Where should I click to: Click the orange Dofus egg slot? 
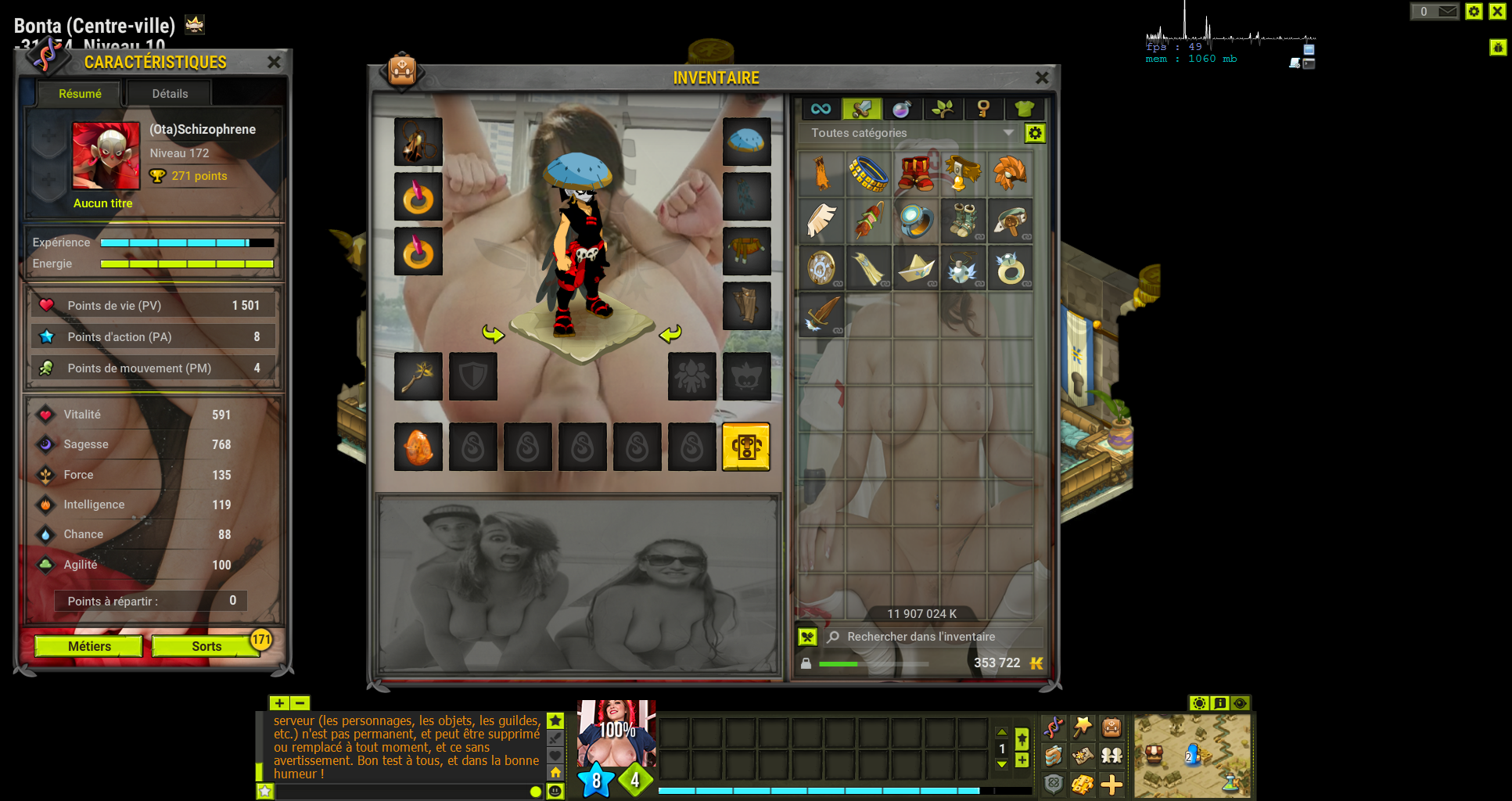(418, 447)
